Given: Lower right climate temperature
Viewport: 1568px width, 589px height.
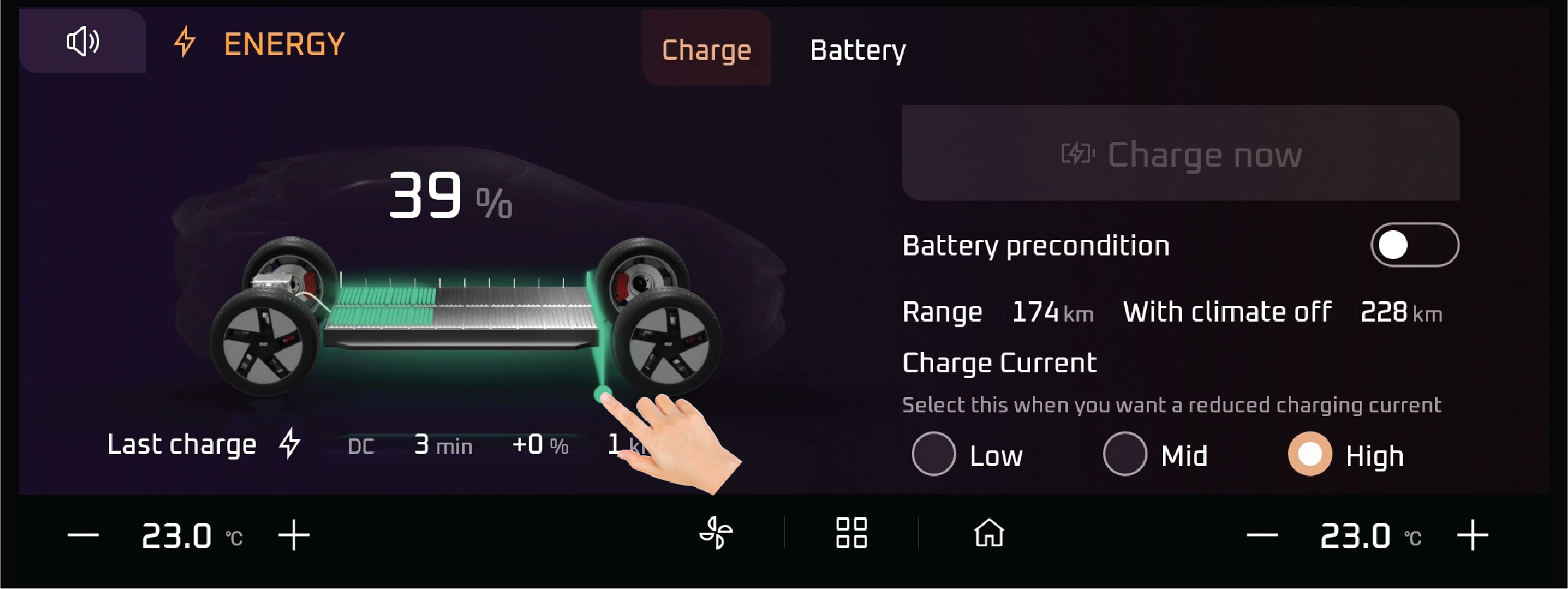Looking at the screenshot, I should coord(1261,536).
